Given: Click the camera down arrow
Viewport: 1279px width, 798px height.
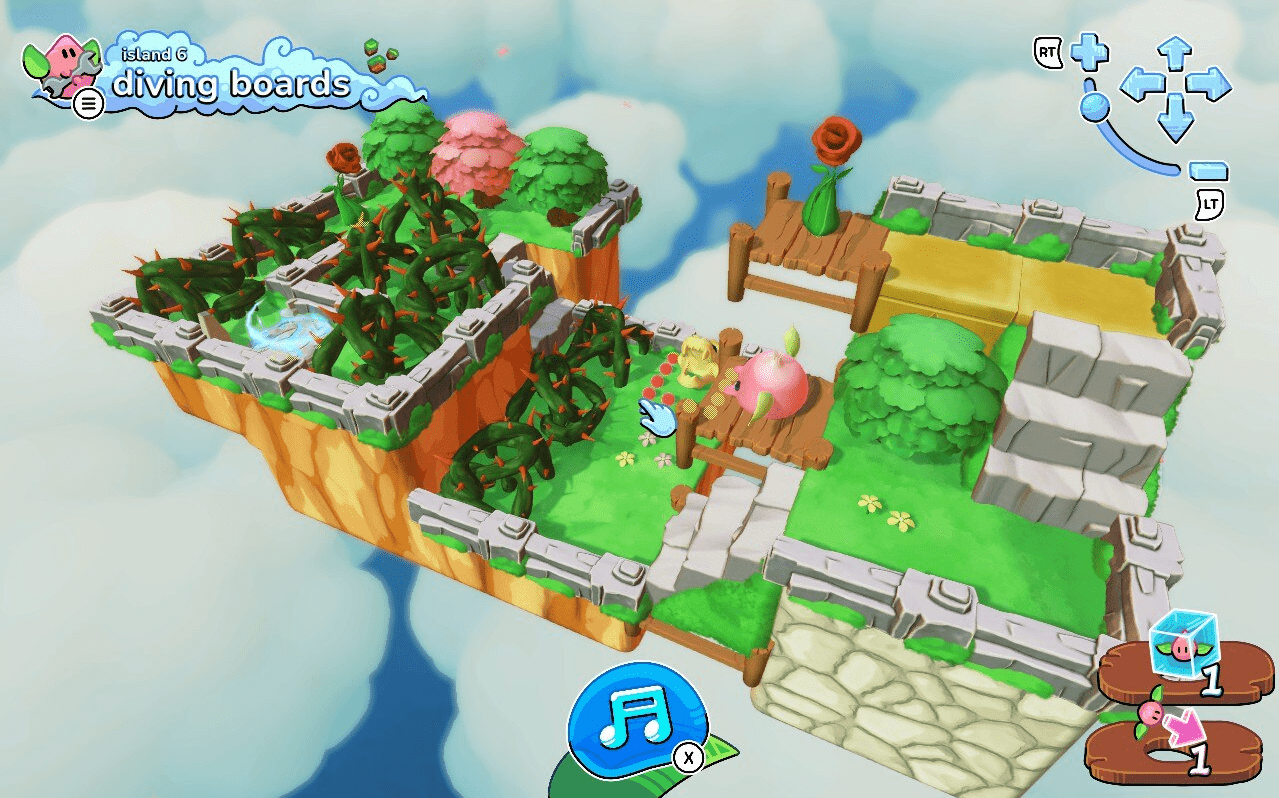Looking at the screenshot, I should (1175, 121).
